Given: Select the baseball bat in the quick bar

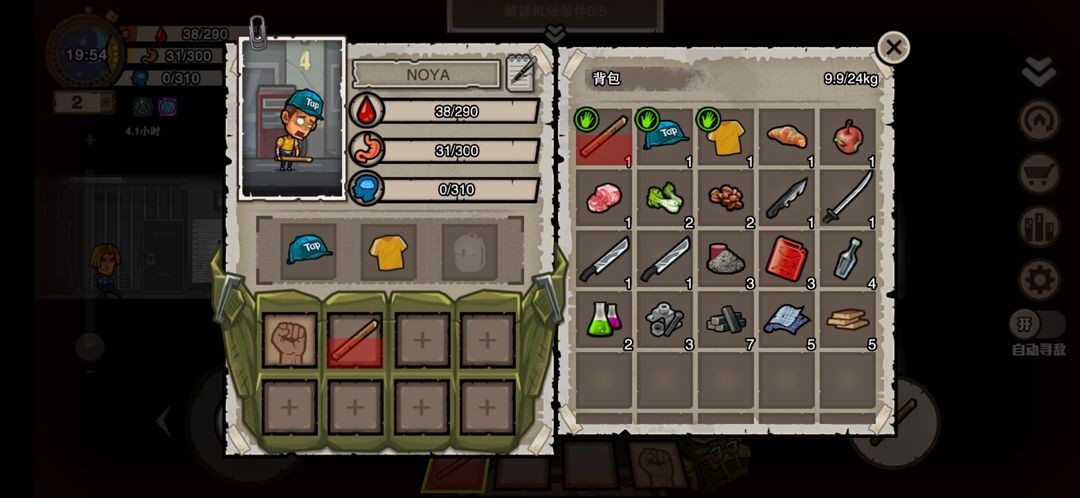Looking at the screenshot, I should 355,340.
